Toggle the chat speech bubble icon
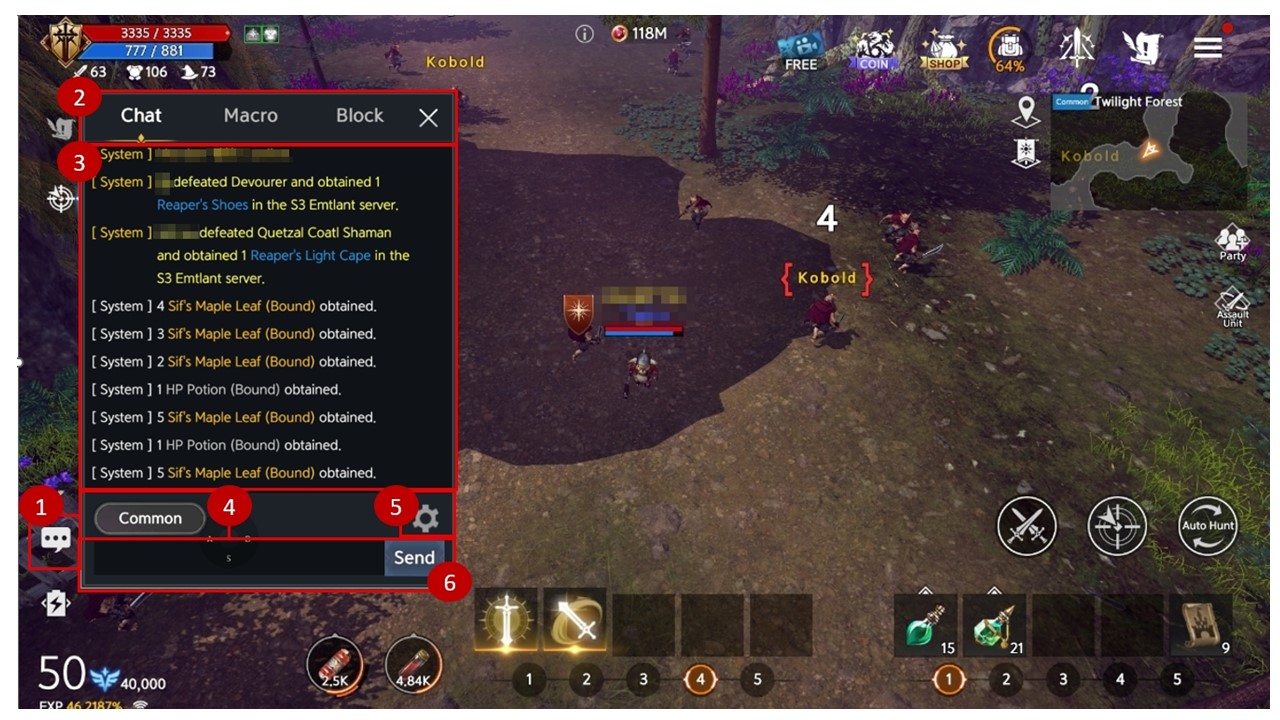 (x=55, y=541)
